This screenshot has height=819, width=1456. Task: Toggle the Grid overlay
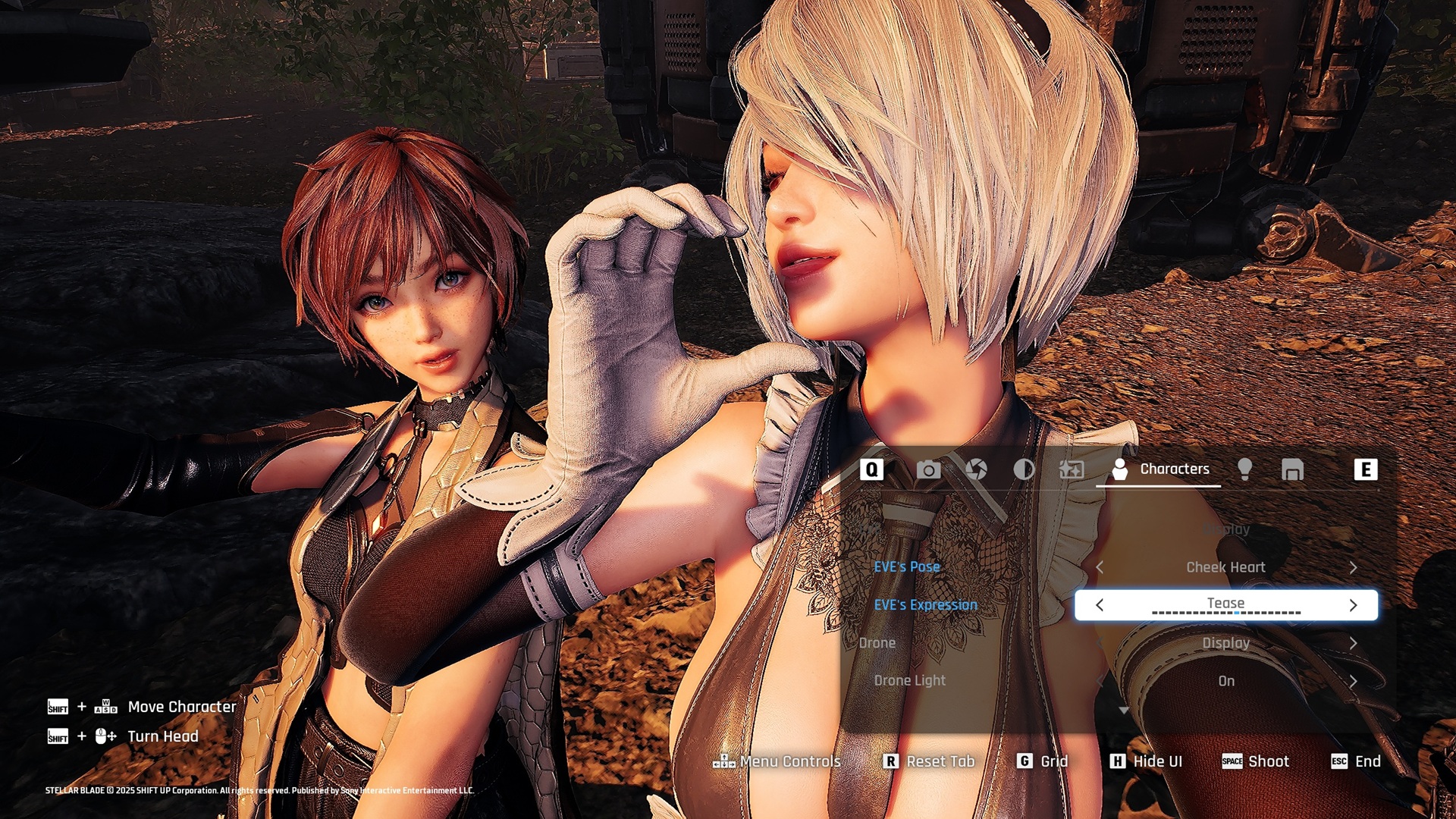coord(1043,761)
